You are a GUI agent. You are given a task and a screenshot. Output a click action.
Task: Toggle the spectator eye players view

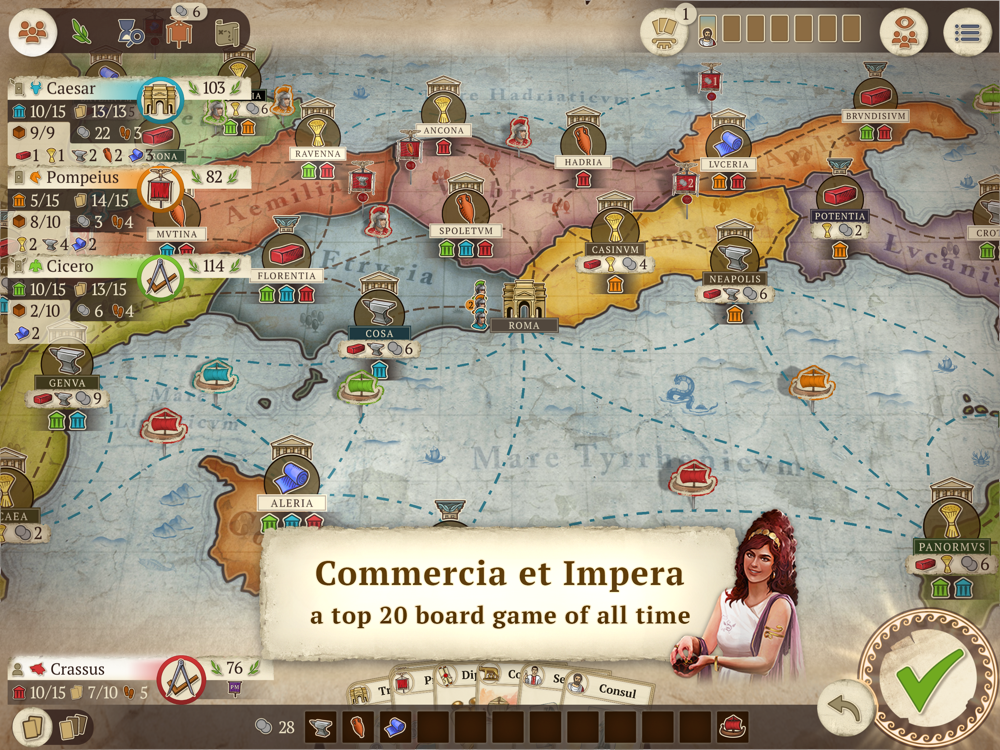point(903,33)
